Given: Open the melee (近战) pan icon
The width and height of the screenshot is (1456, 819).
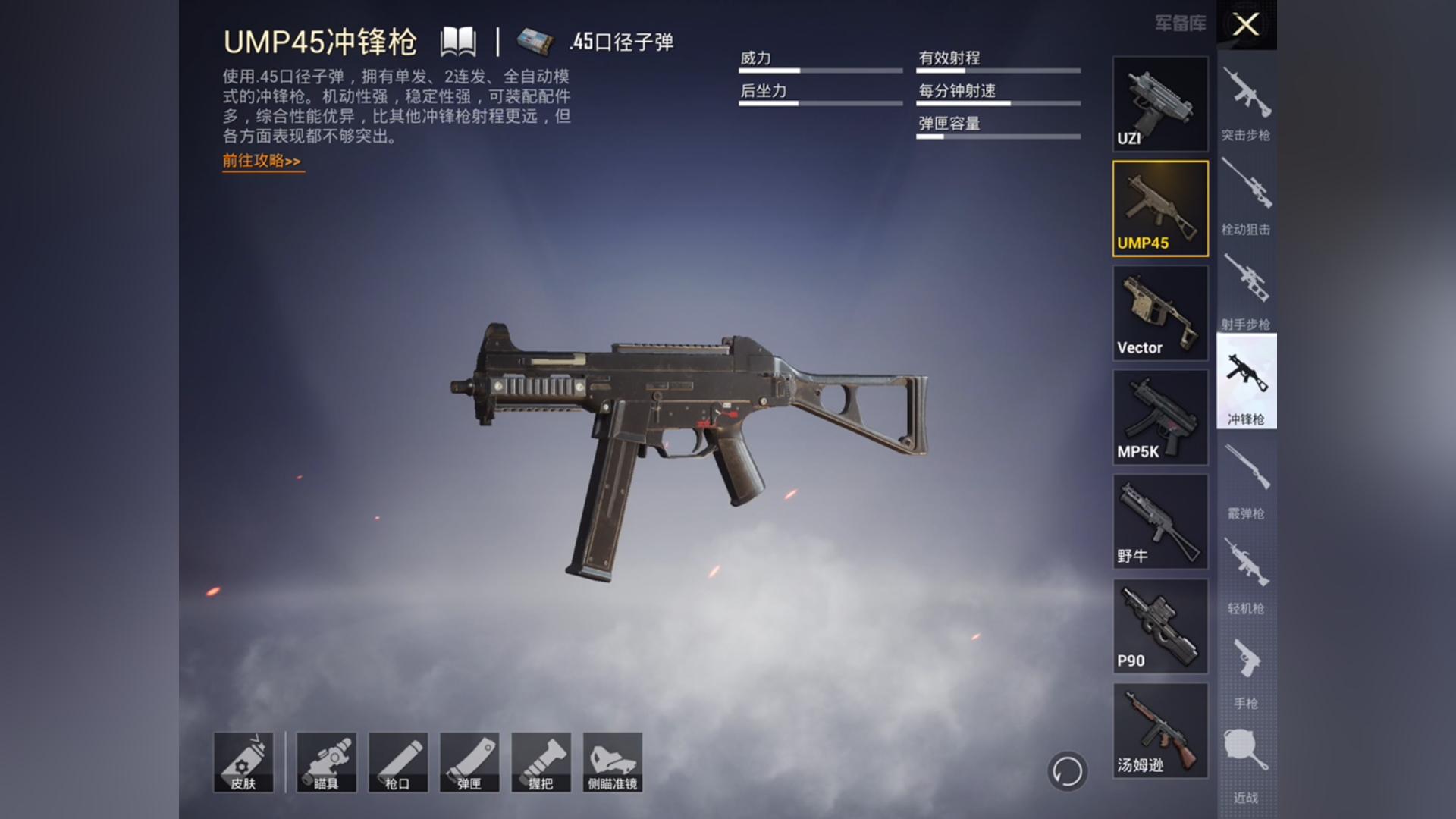Looking at the screenshot, I should pos(1246,758).
